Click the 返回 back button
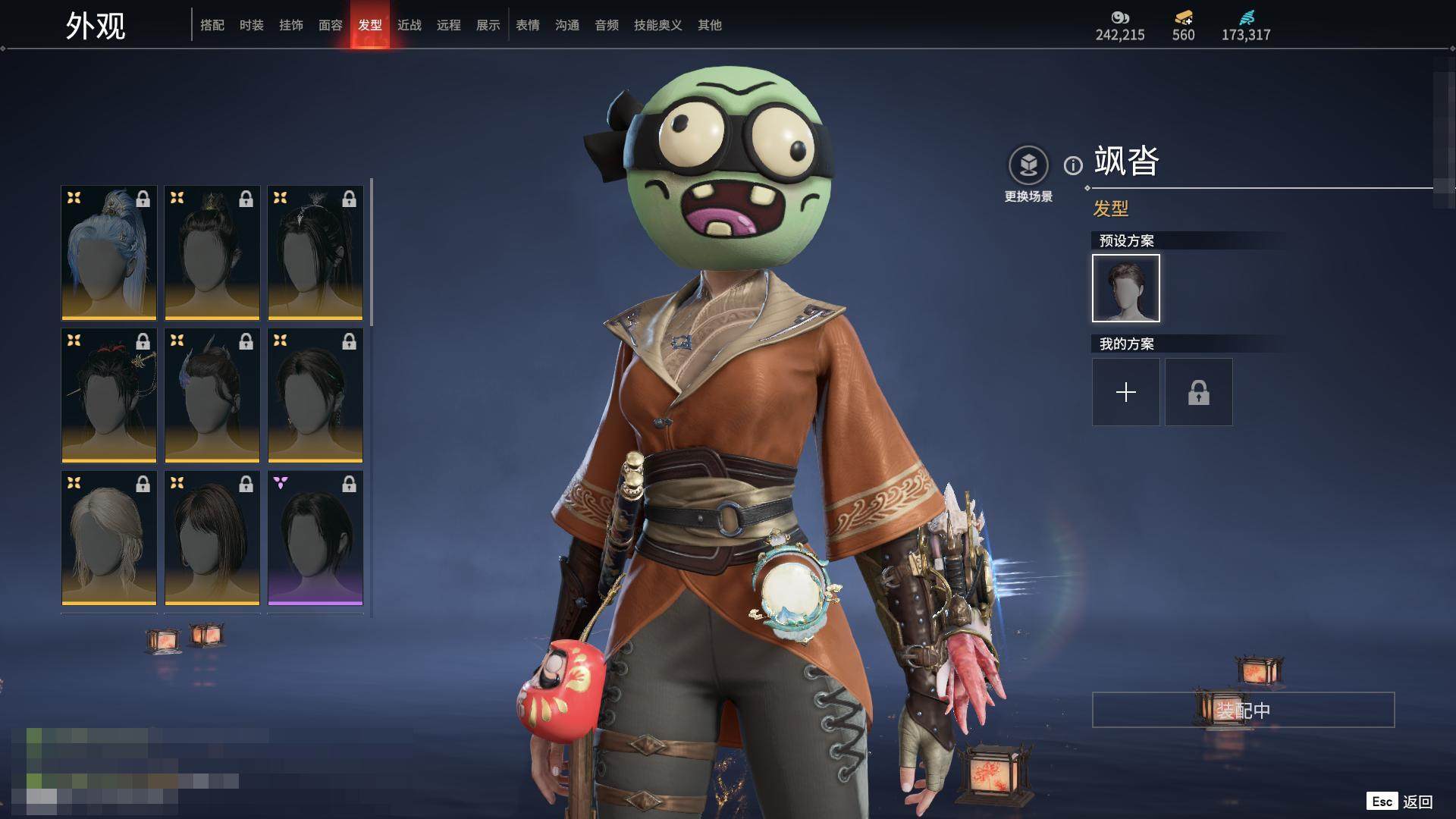The image size is (1456, 819). point(1400,802)
